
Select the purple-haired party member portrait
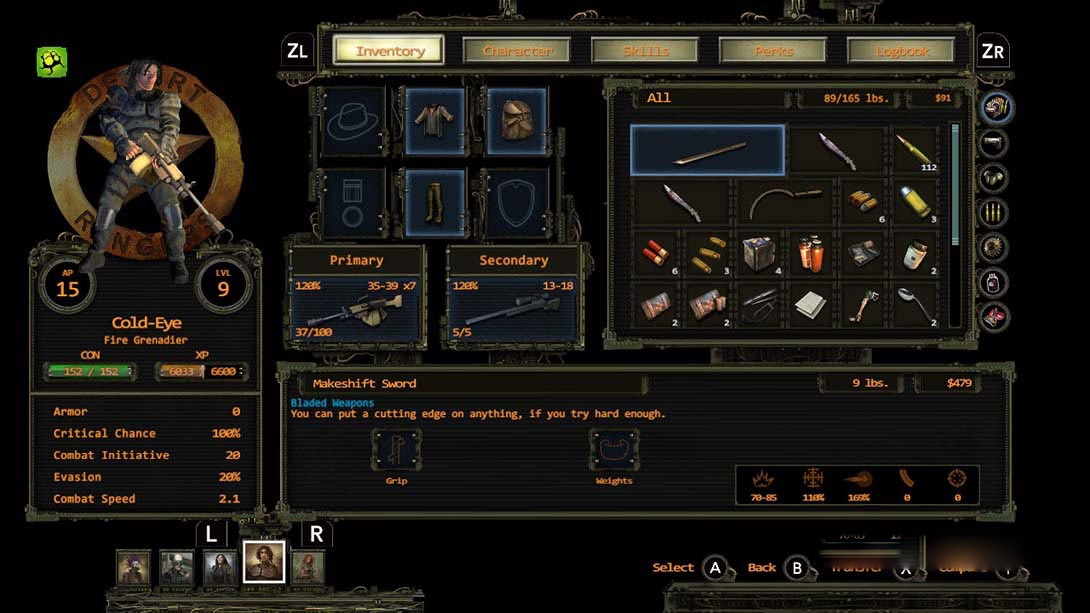(x=133, y=567)
